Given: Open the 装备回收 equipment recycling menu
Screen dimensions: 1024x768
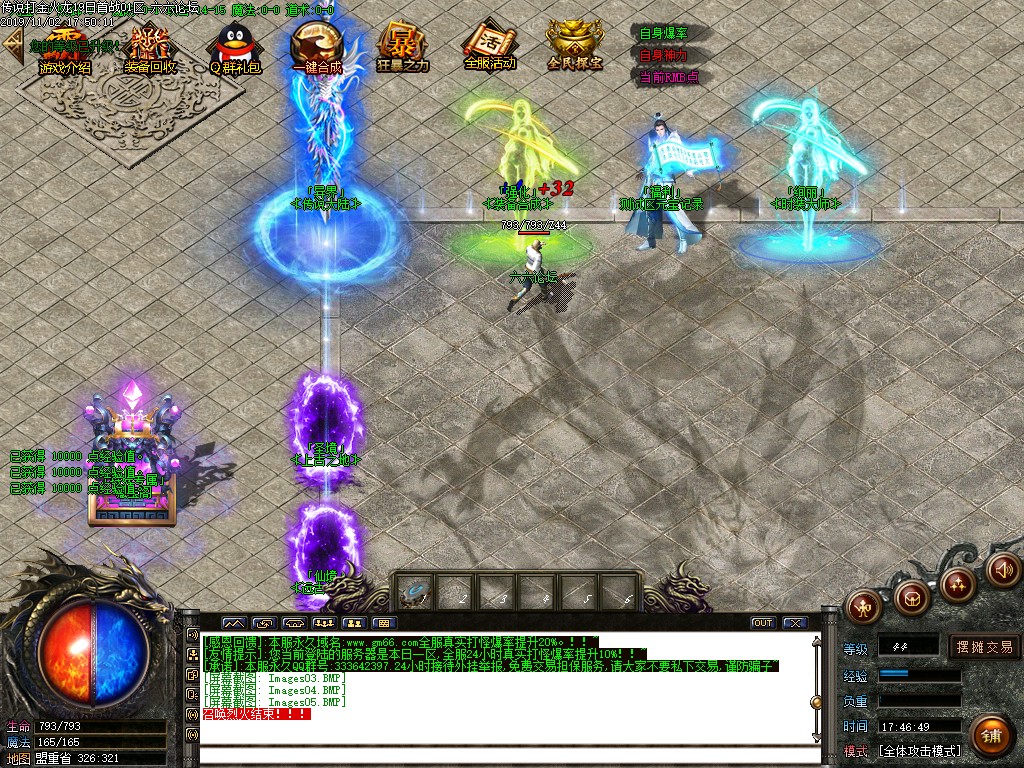Looking at the screenshot, I should pyautogui.click(x=150, y=49).
